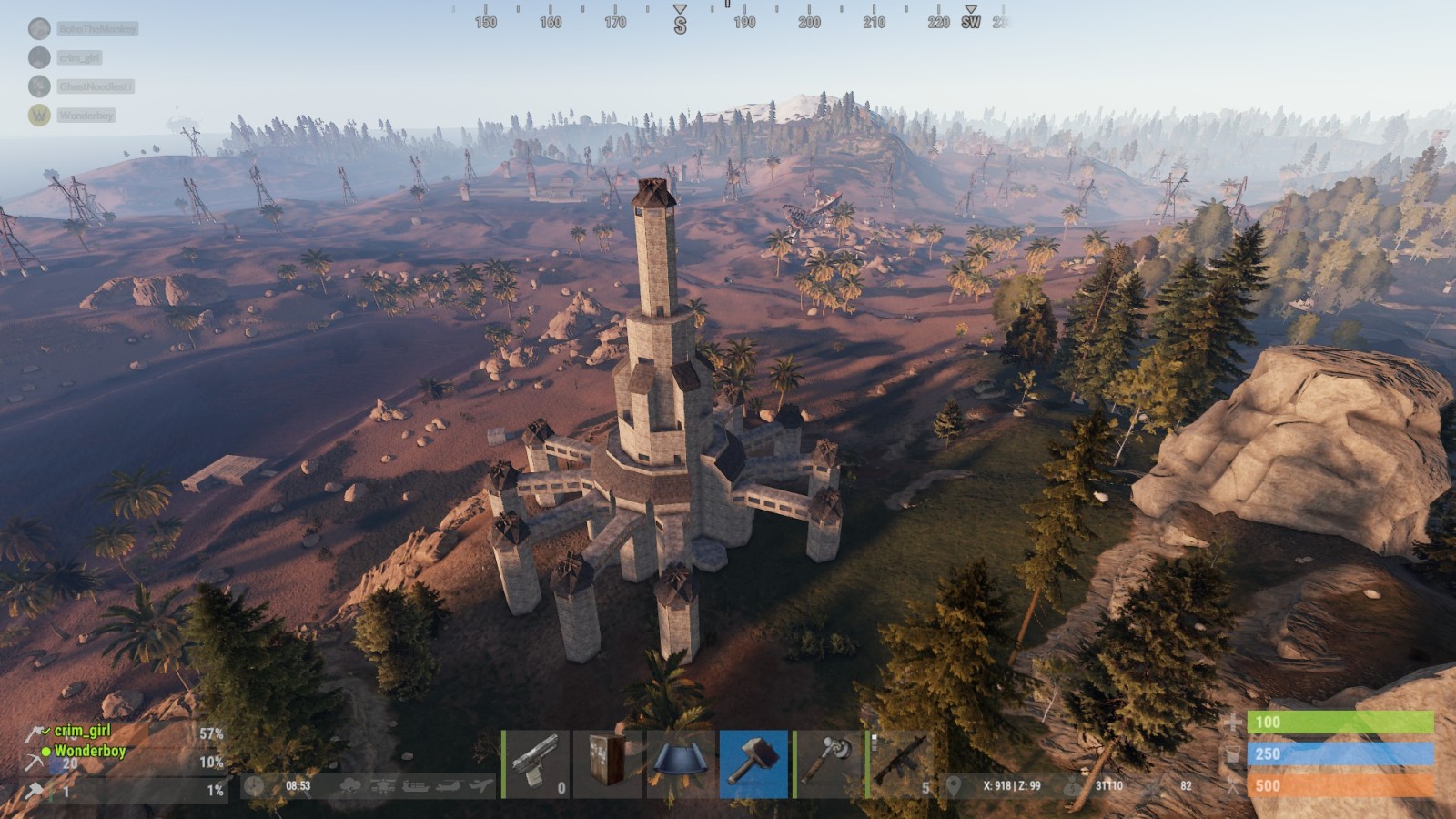Select the salvaged axe hotbar slot
Viewport: 1456px width, 819px height.
tap(827, 764)
